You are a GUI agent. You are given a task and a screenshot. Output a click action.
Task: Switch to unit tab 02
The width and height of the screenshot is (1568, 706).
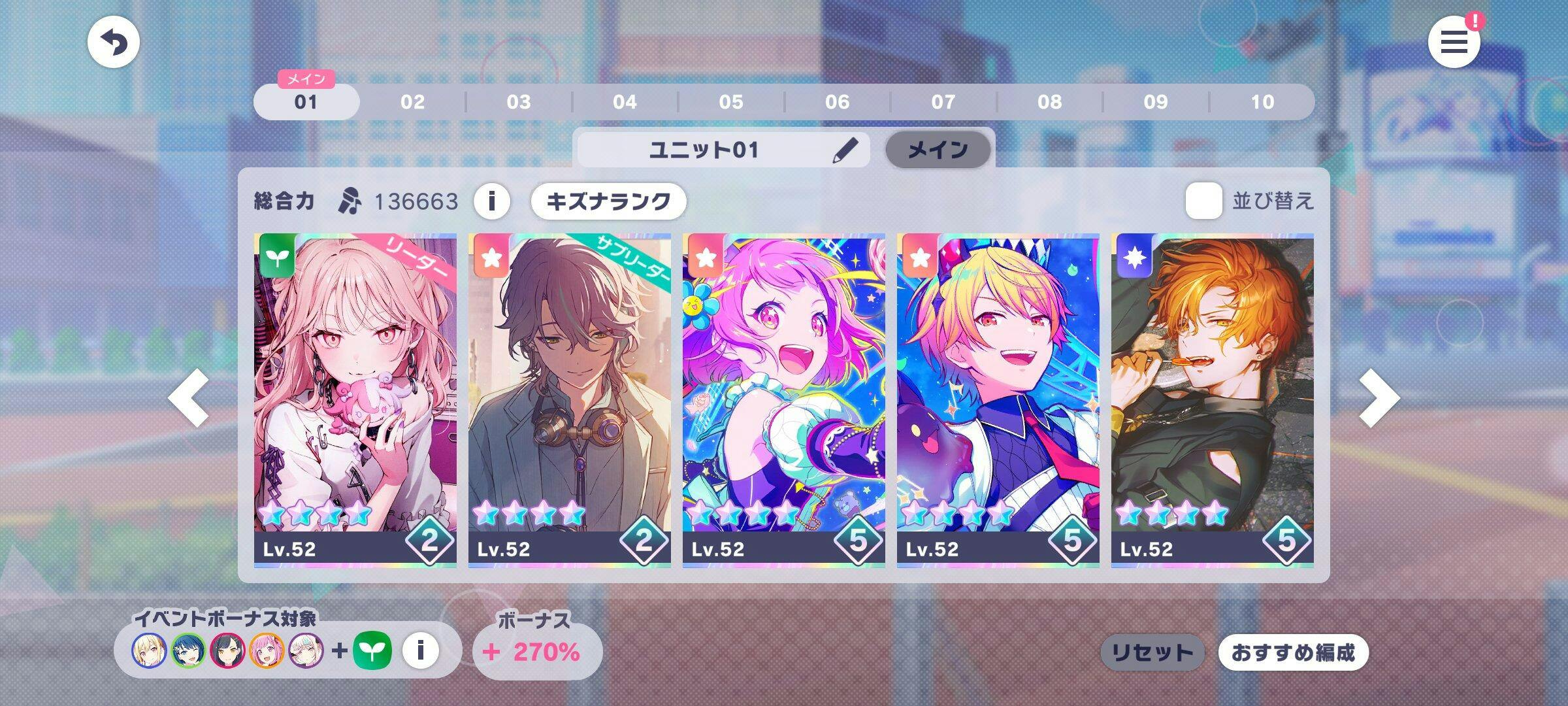point(412,102)
